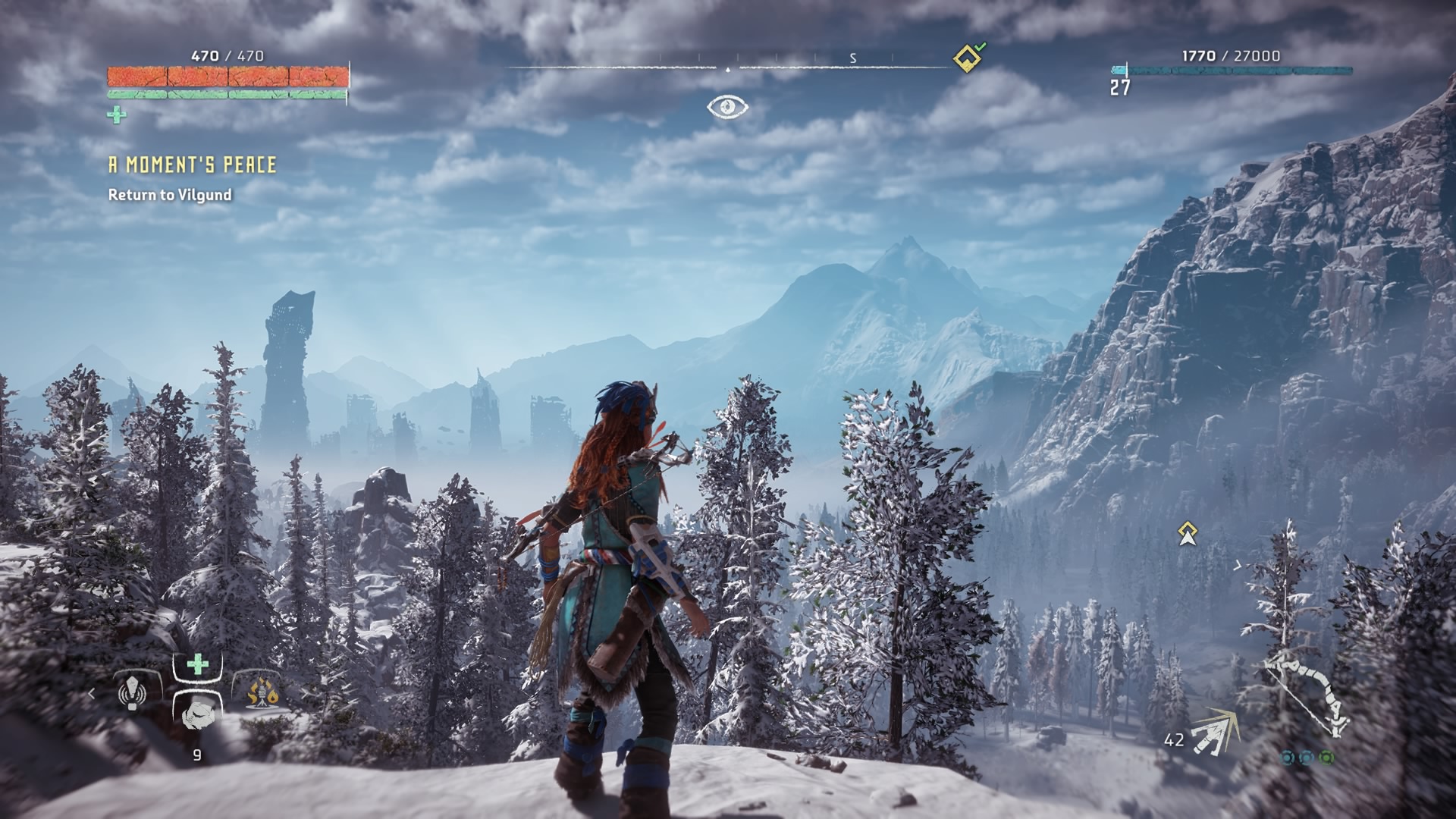Open the A Moment's Peace quest tracker
Image resolution: width=1456 pixels, height=819 pixels.
(192, 165)
